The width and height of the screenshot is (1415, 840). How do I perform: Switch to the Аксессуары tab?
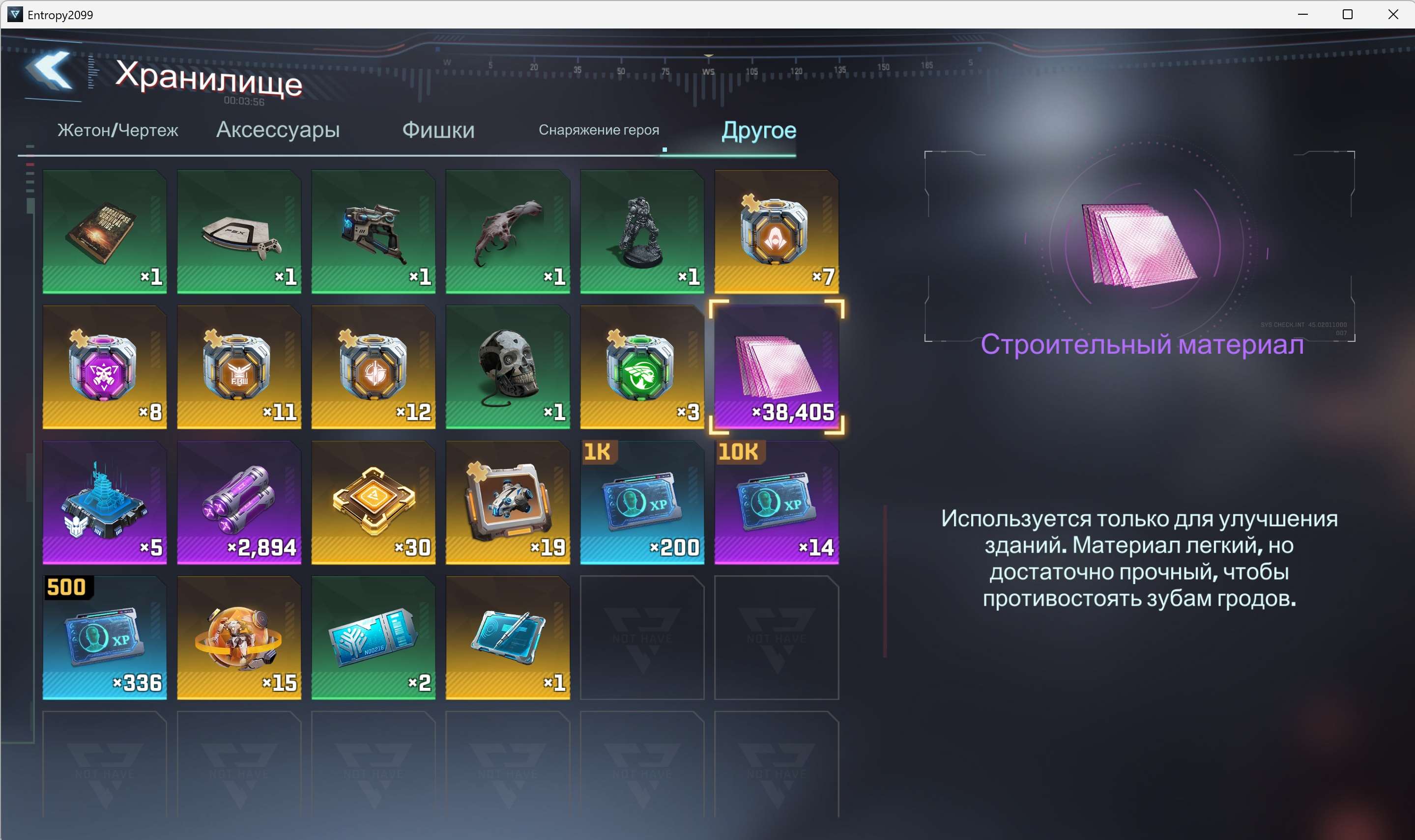pos(278,130)
